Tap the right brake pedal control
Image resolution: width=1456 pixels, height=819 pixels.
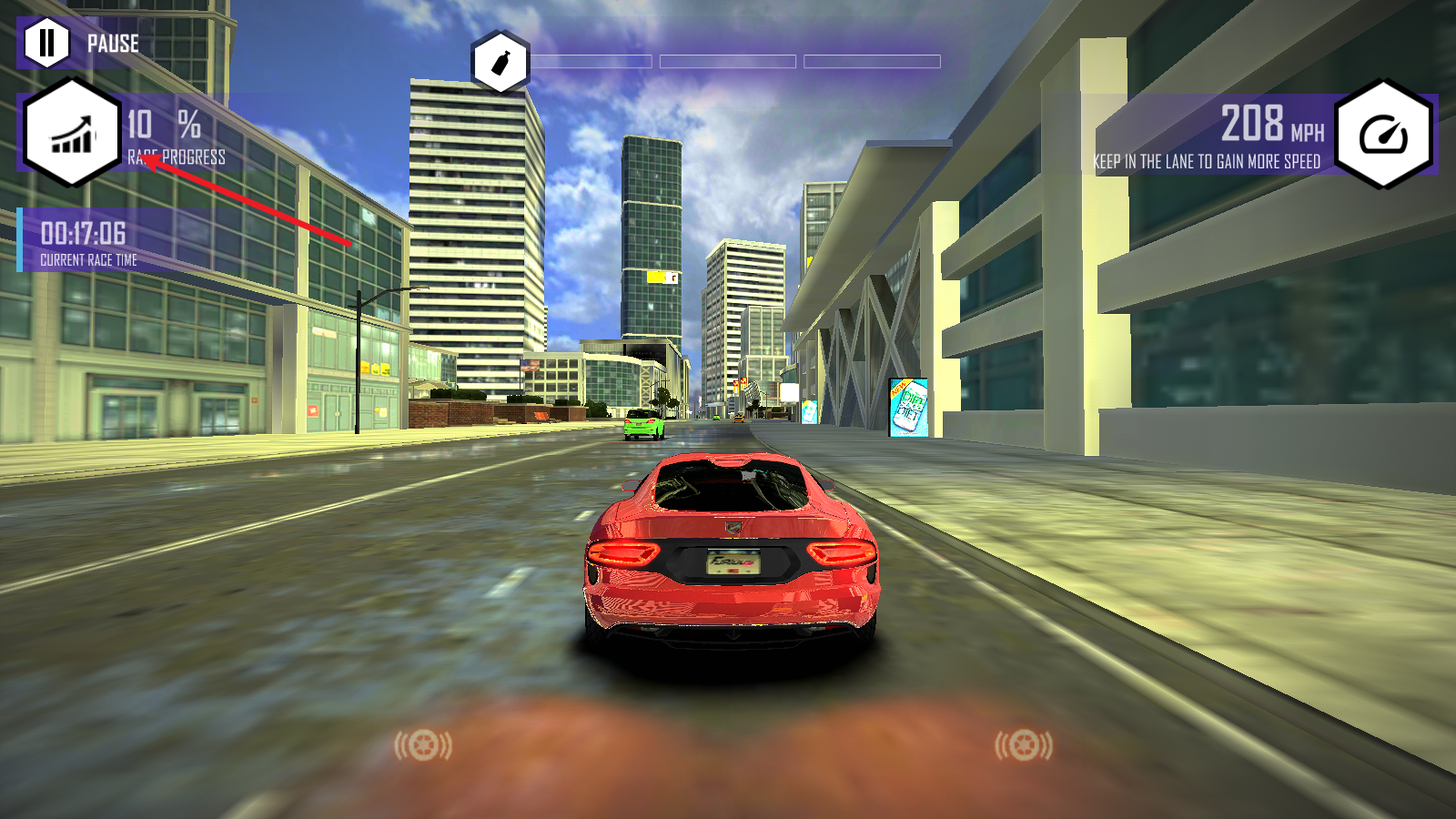coord(1024,746)
